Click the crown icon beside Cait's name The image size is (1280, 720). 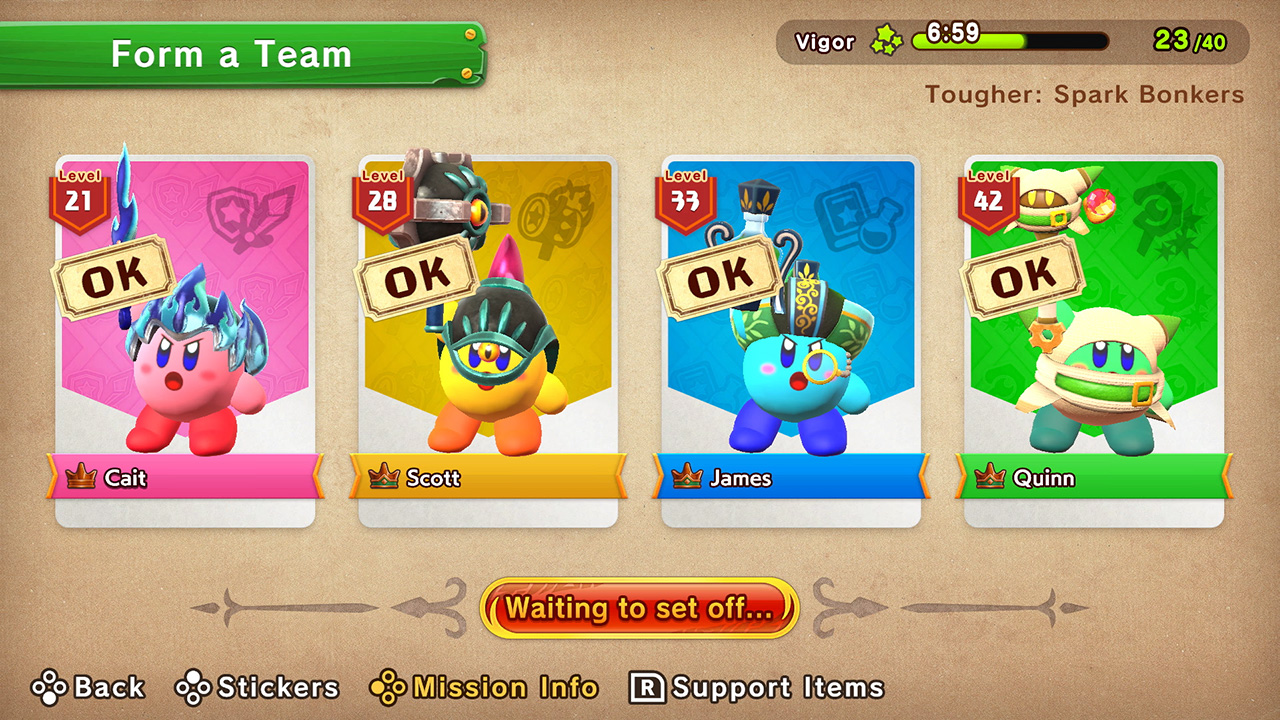click(84, 479)
